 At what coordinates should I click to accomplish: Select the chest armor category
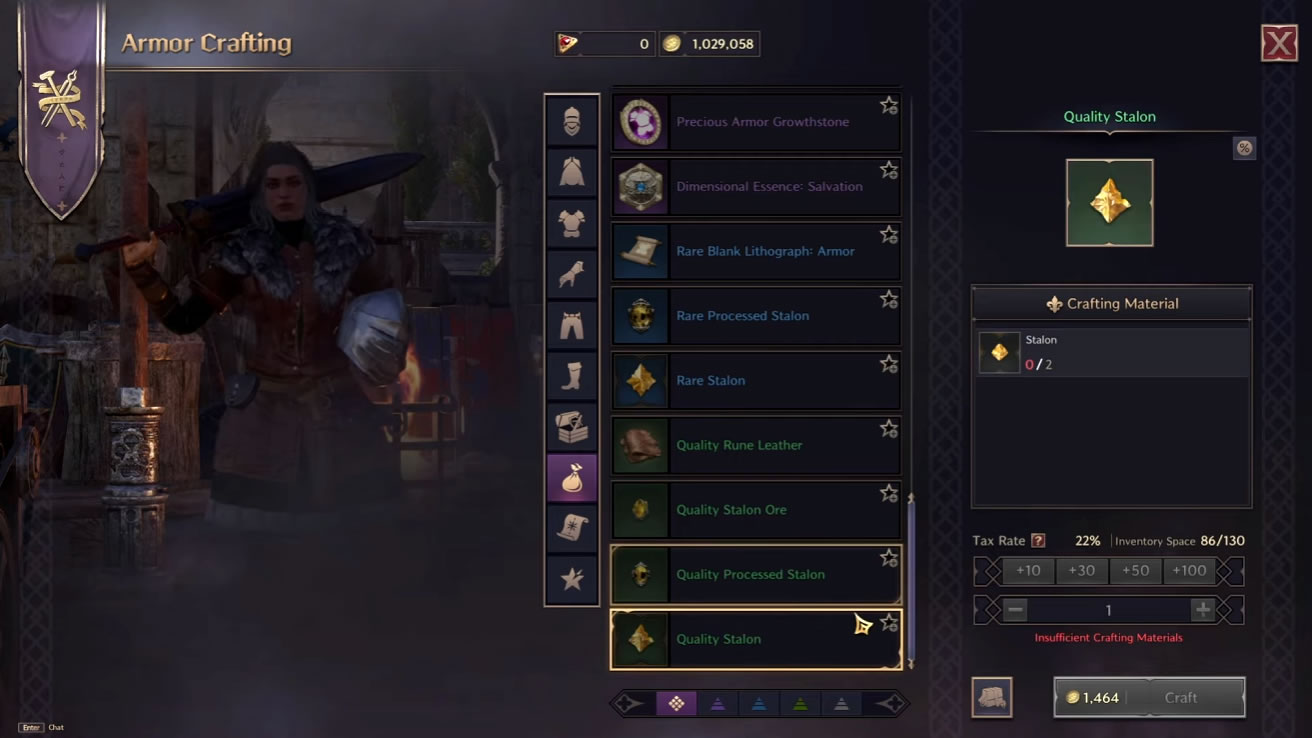(x=572, y=223)
